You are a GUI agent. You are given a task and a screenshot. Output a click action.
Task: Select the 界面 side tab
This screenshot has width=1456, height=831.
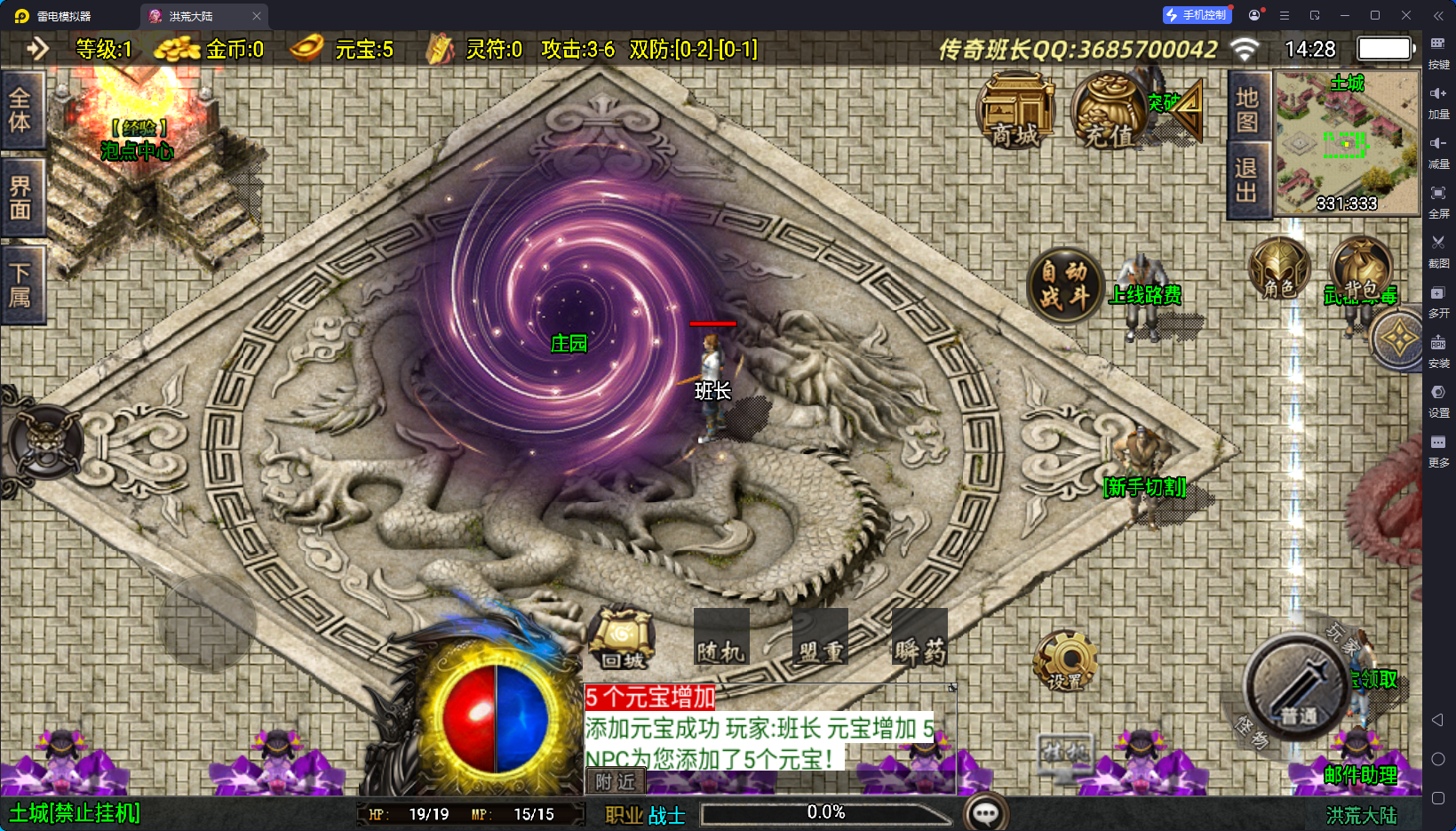pos(20,197)
